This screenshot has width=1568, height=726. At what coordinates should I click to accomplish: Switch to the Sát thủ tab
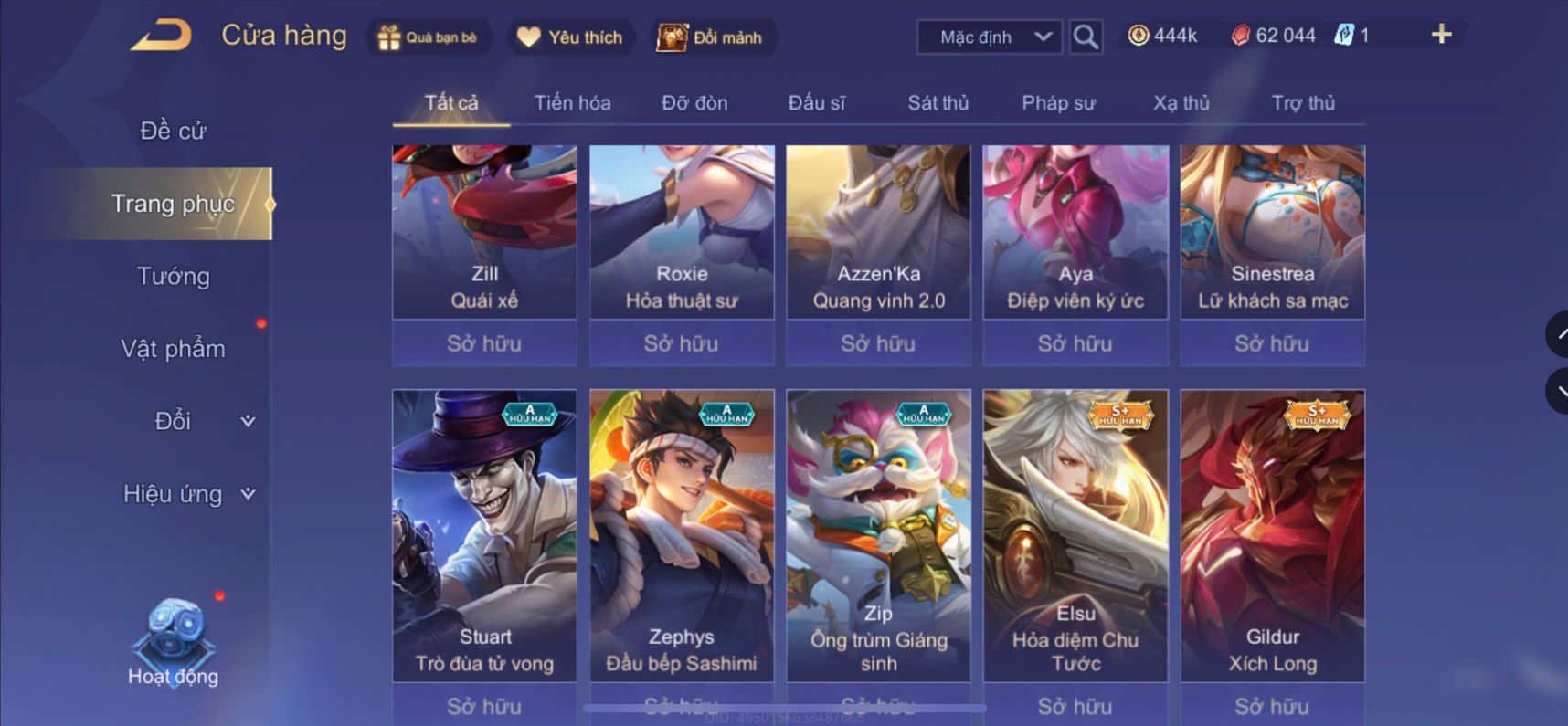[x=938, y=102]
